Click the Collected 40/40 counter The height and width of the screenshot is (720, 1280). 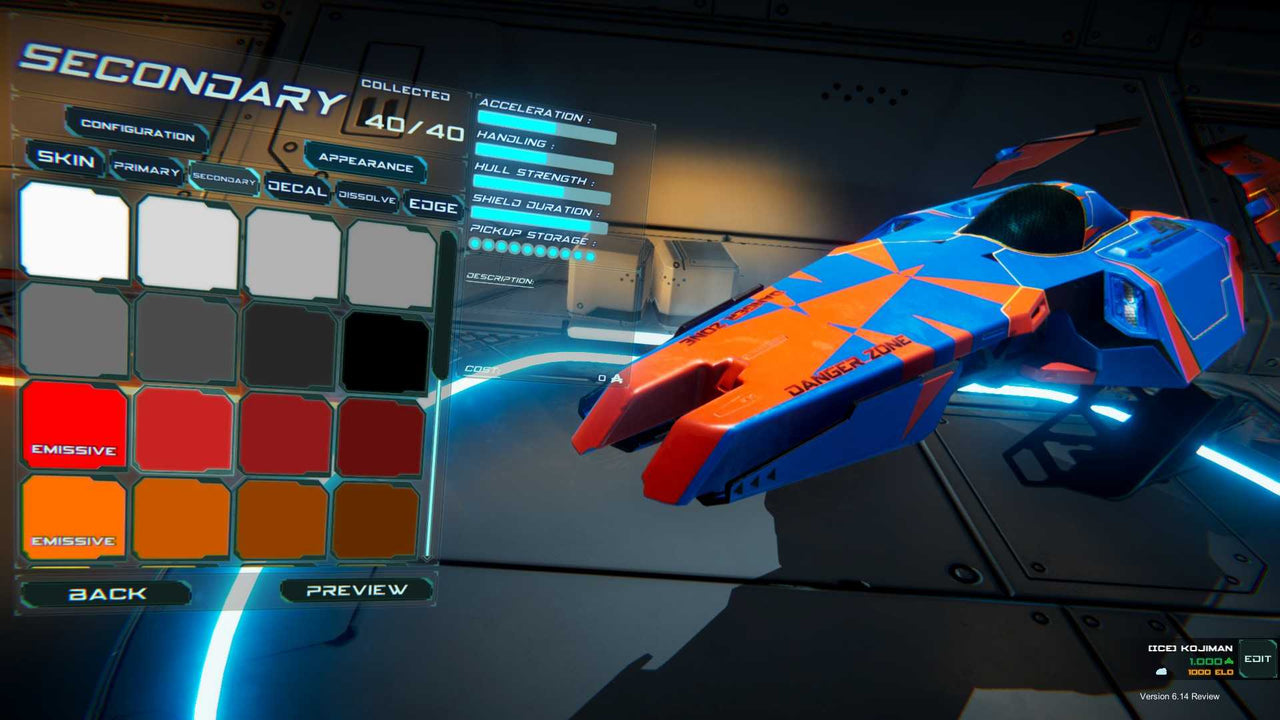[406, 113]
